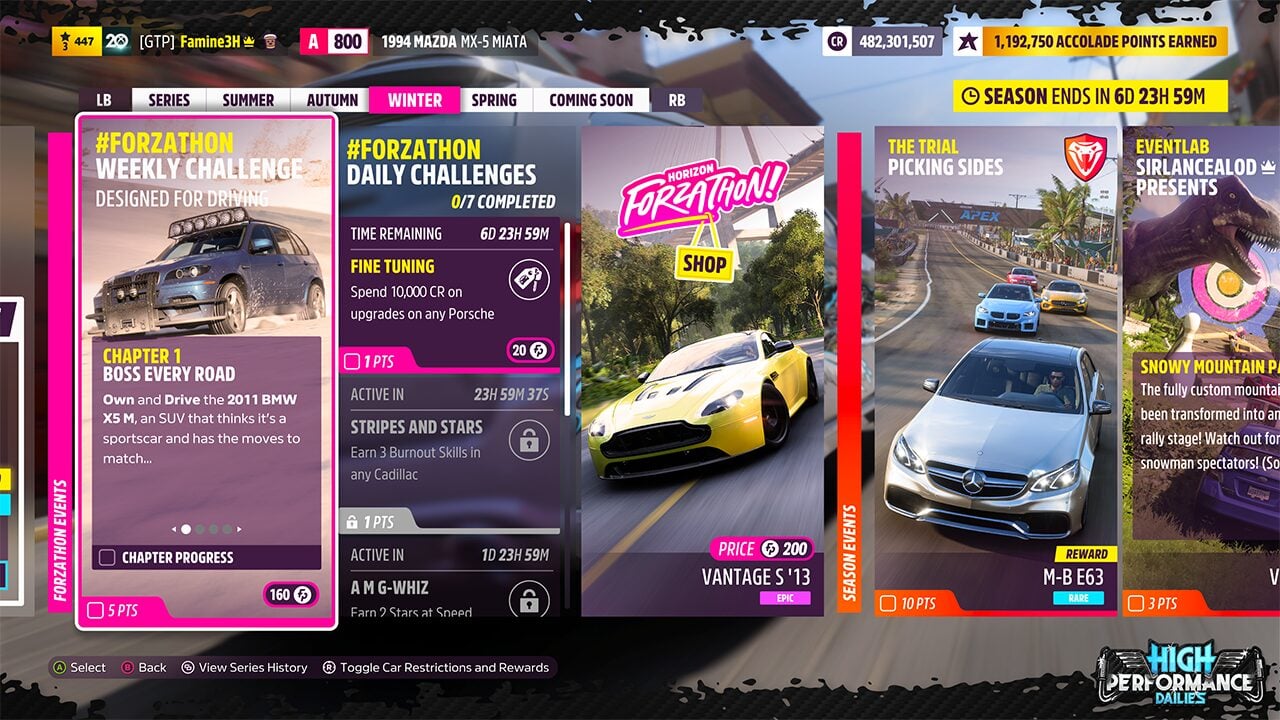Open the Summer season tab
The height and width of the screenshot is (720, 1280).
[248, 100]
